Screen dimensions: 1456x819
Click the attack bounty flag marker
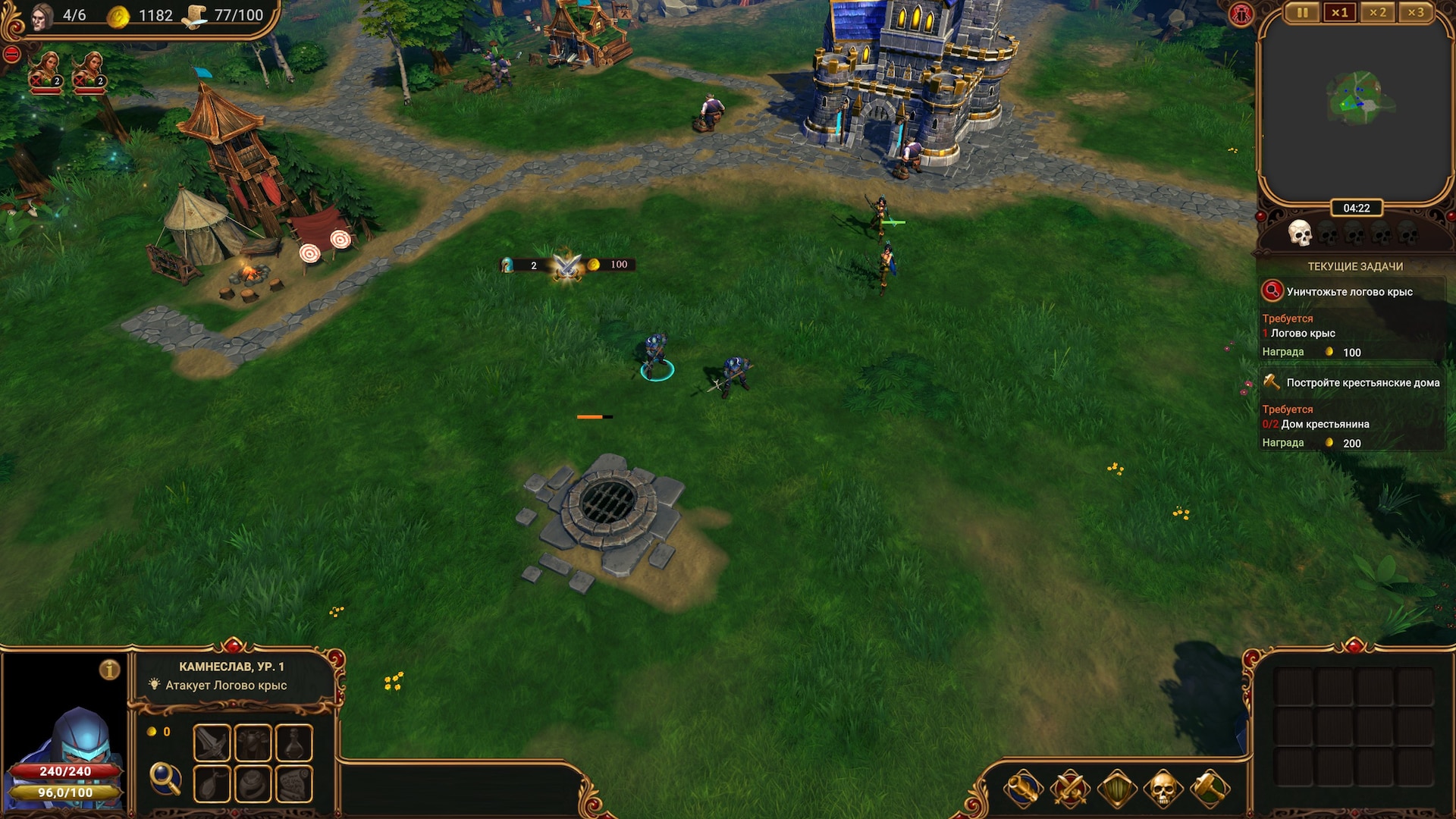[566, 265]
